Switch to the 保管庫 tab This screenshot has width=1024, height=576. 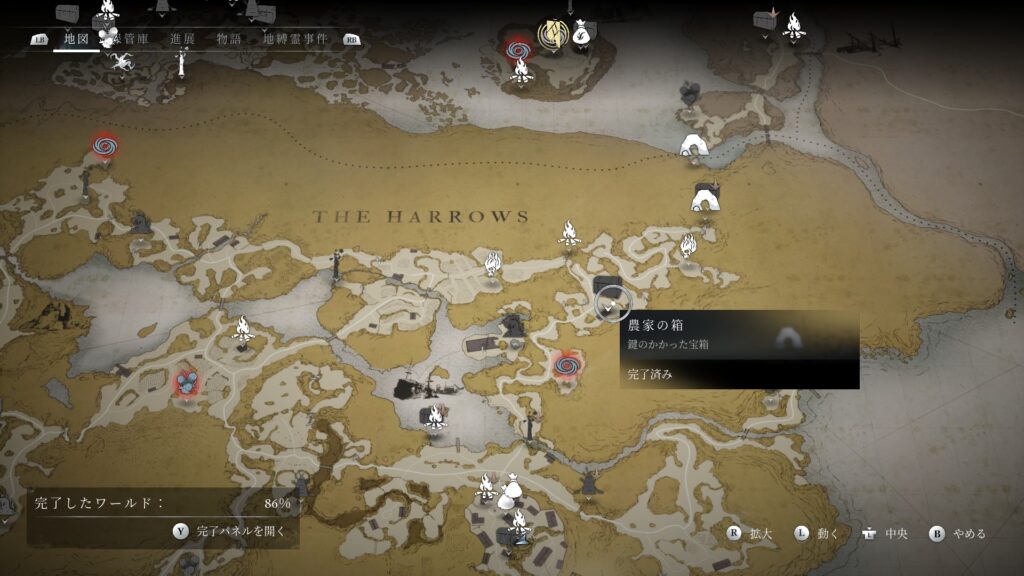pyautogui.click(x=132, y=39)
